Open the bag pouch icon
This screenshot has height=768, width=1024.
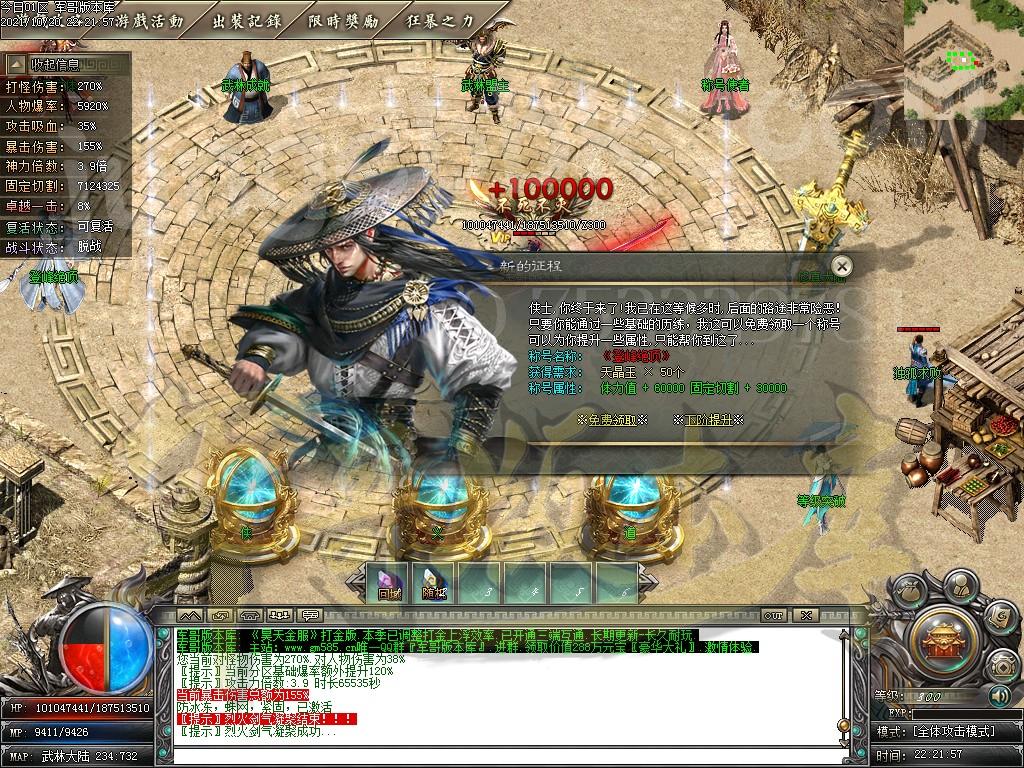click(x=908, y=591)
